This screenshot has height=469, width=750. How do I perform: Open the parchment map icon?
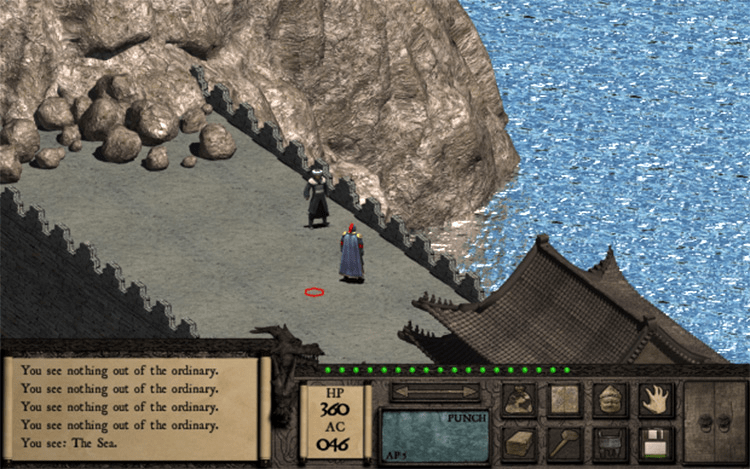pos(564,400)
